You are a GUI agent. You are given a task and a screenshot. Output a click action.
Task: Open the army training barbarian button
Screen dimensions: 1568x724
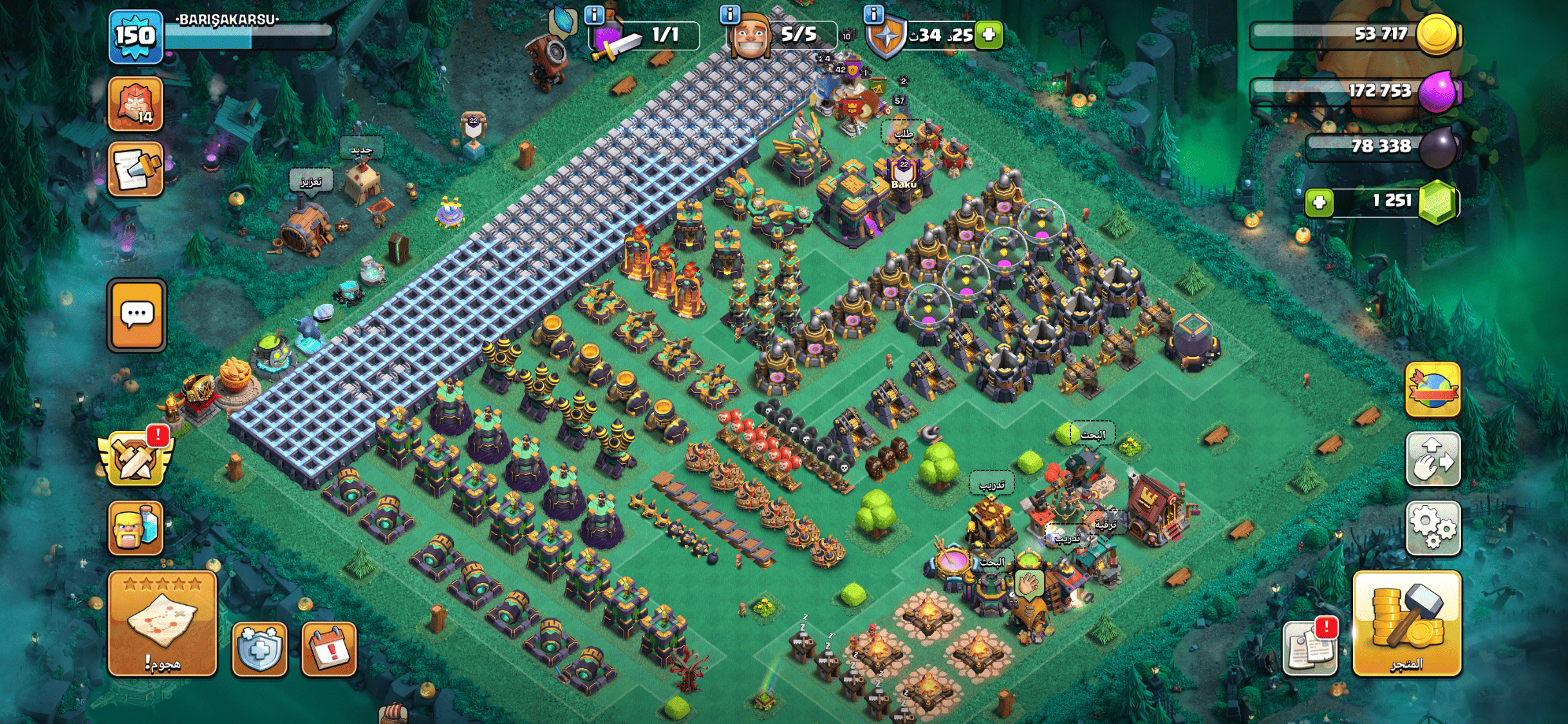tap(135, 528)
